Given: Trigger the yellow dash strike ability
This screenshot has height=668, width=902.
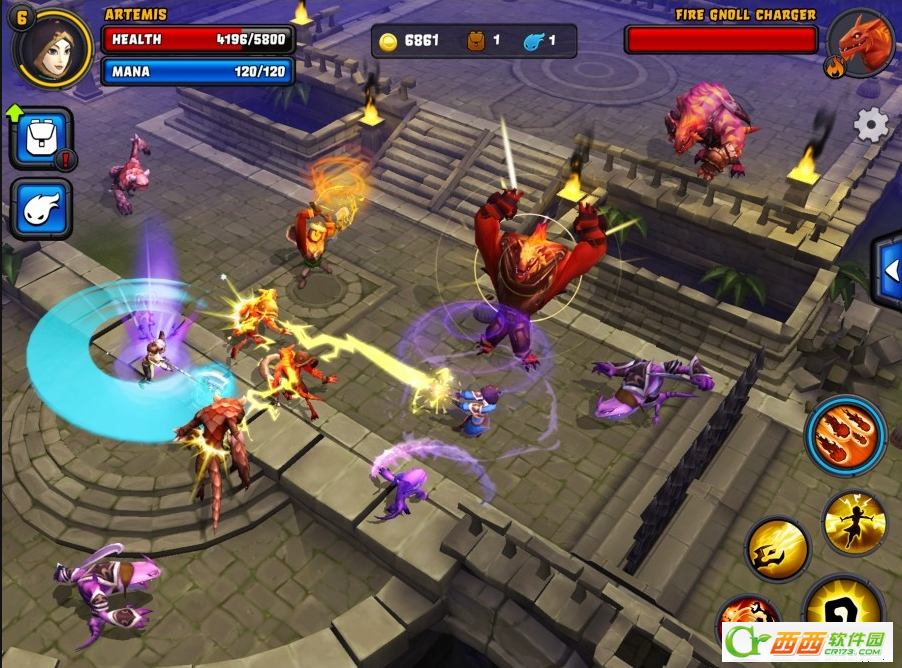Looking at the screenshot, I should pos(777,549).
